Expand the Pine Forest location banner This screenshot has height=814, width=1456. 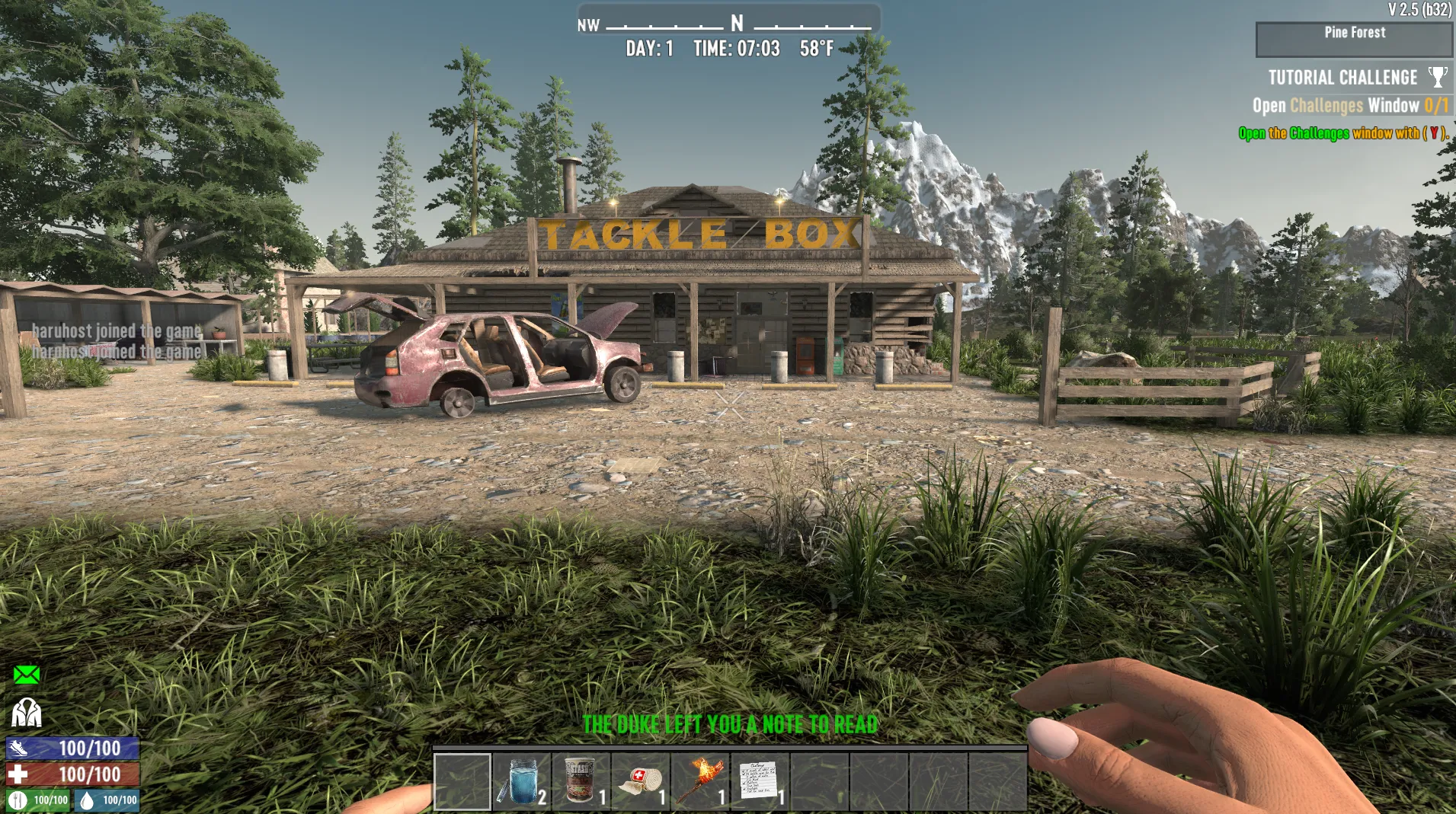[x=1354, y=32]
